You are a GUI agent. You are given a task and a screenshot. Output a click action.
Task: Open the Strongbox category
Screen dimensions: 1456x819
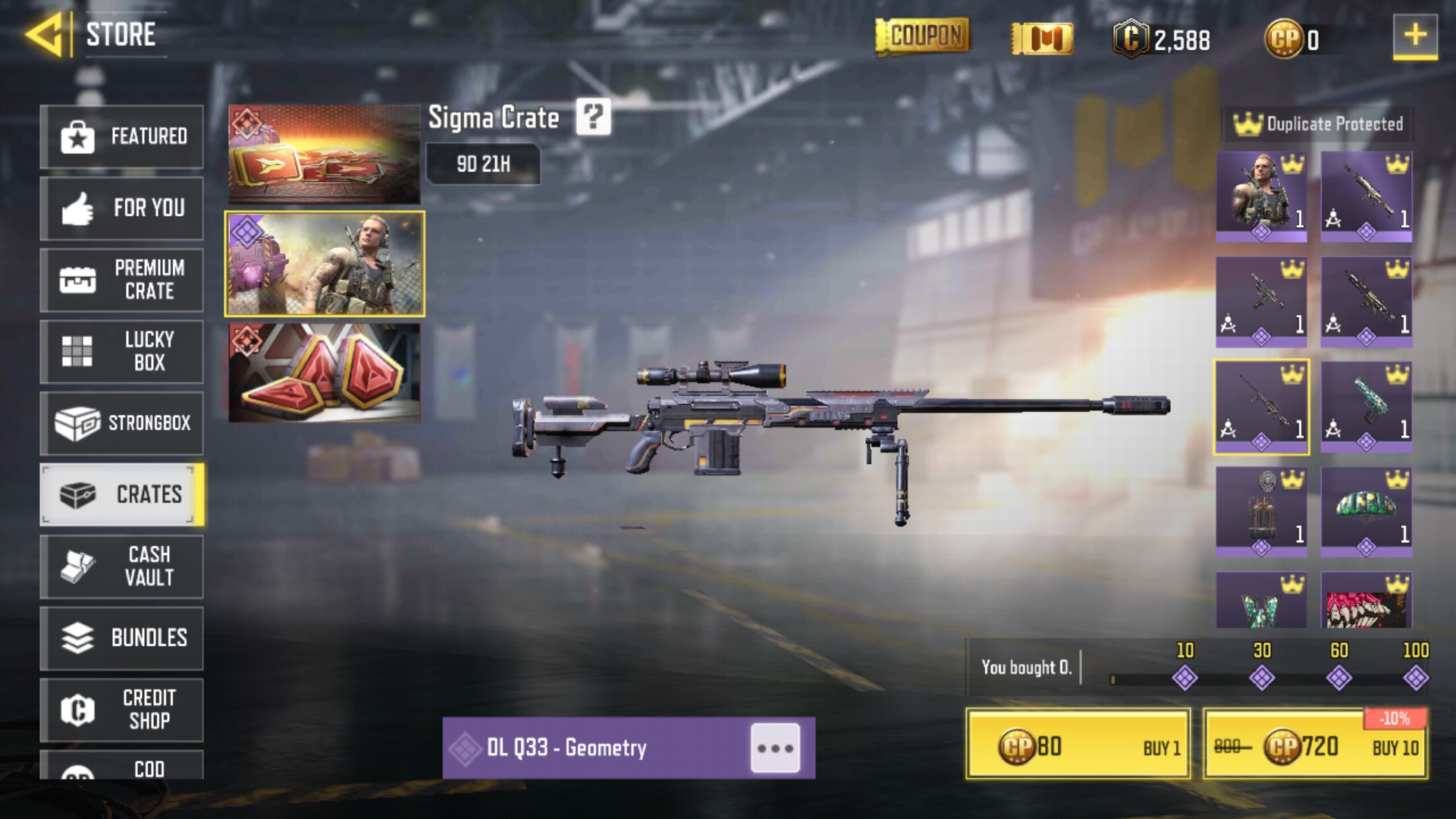pyautogui.click(x=121, y=422)
